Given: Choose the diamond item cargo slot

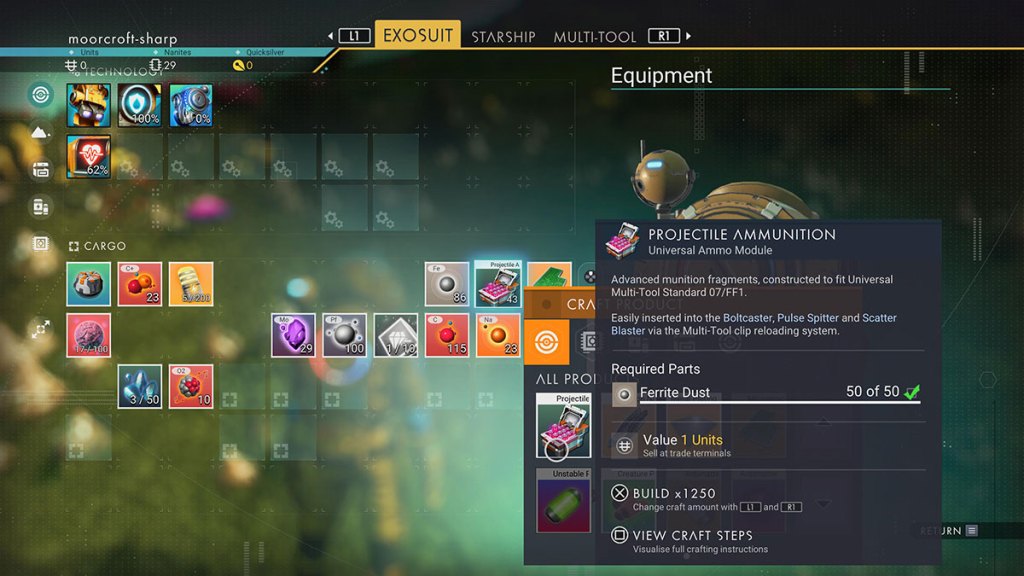Looking at the screenshot, I should click(x=395, y=335).
